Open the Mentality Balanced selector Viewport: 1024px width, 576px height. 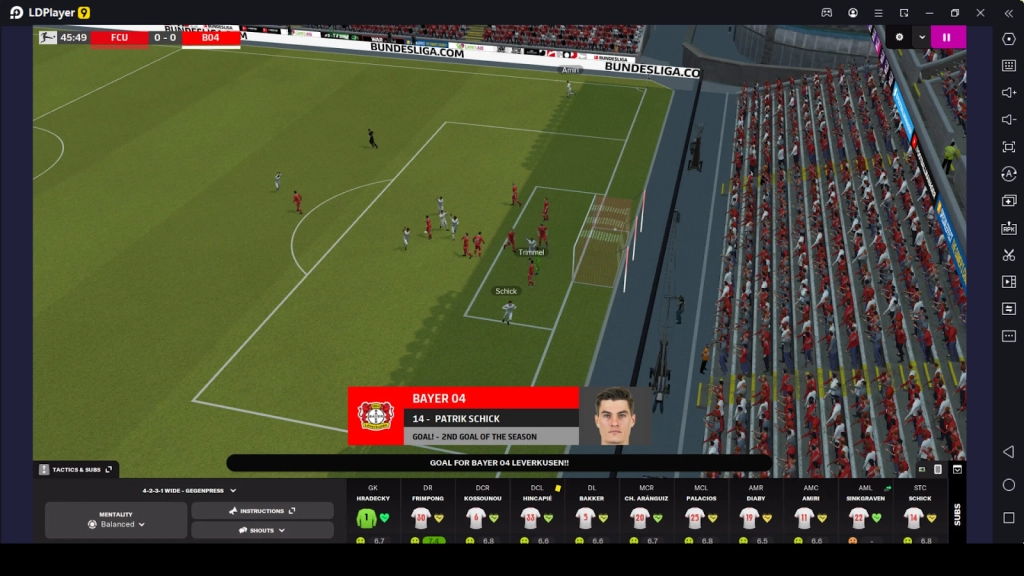(x=116, y=520)
